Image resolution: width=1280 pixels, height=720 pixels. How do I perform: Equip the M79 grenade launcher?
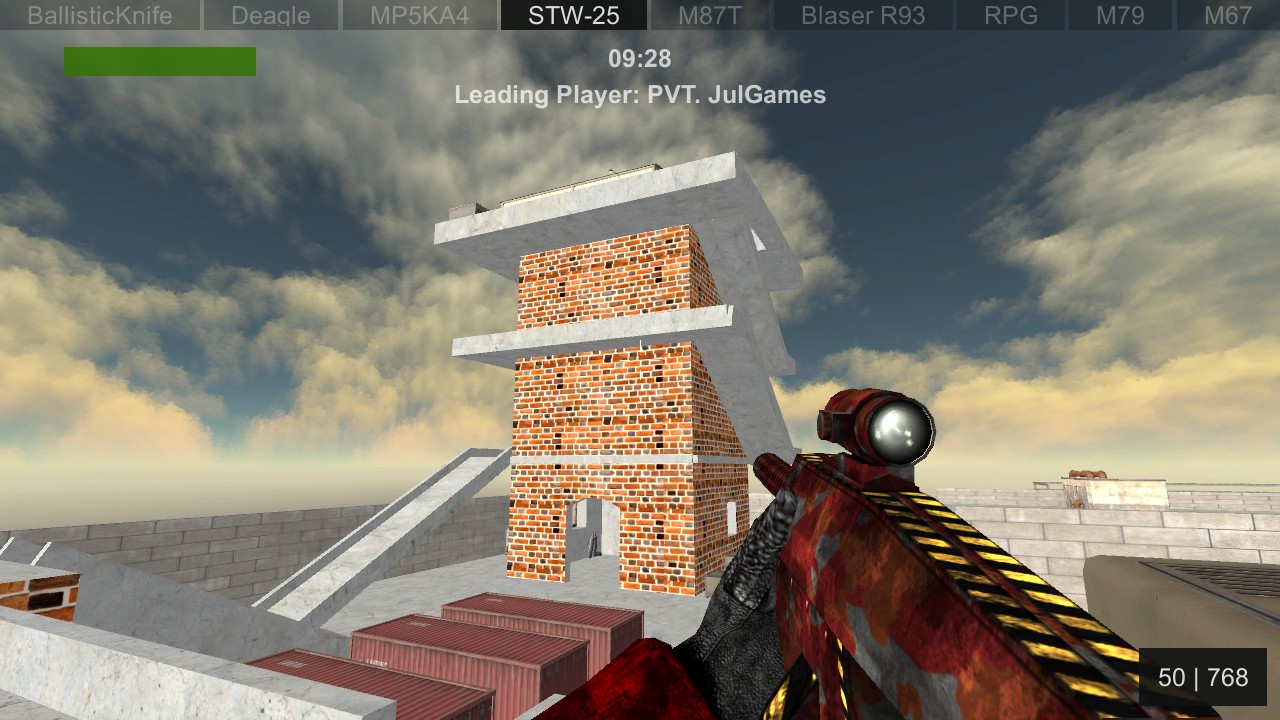click(x=1119, y=14)
